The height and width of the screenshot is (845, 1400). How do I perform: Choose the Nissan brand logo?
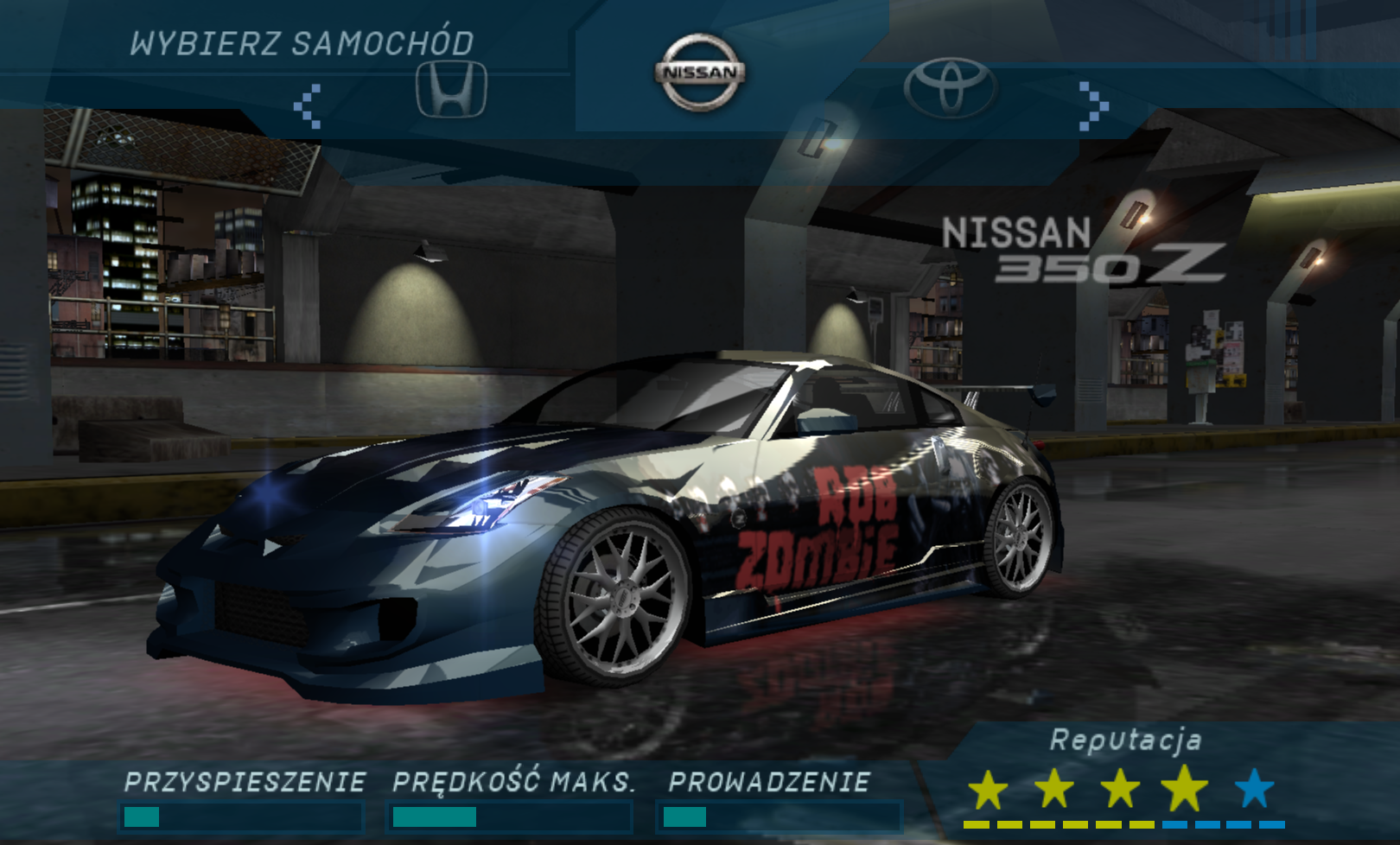point(700,73)
